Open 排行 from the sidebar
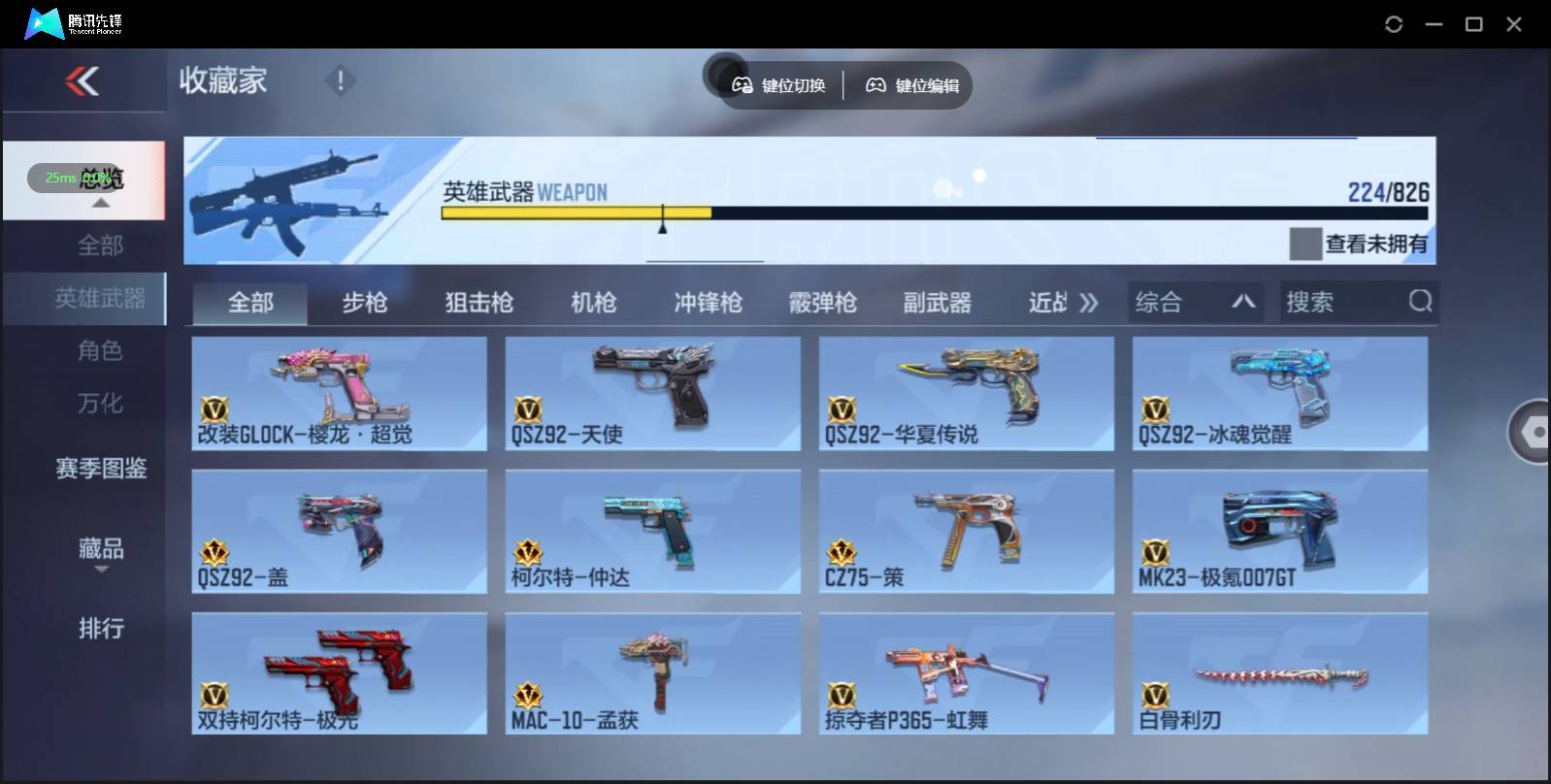The width and height of the screenshot is (1551, 784). 100,630
